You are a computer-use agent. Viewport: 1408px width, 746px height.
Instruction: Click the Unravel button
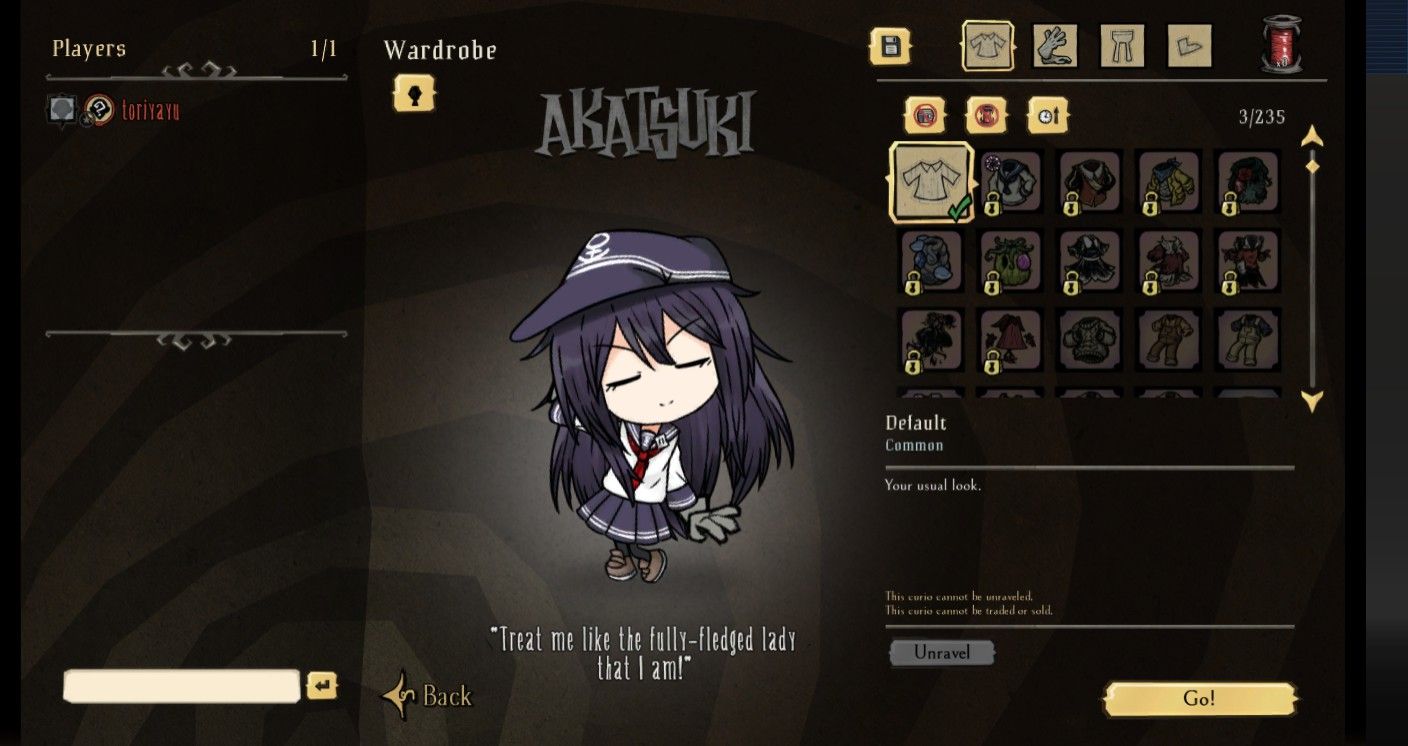click(x=941, y=652)
